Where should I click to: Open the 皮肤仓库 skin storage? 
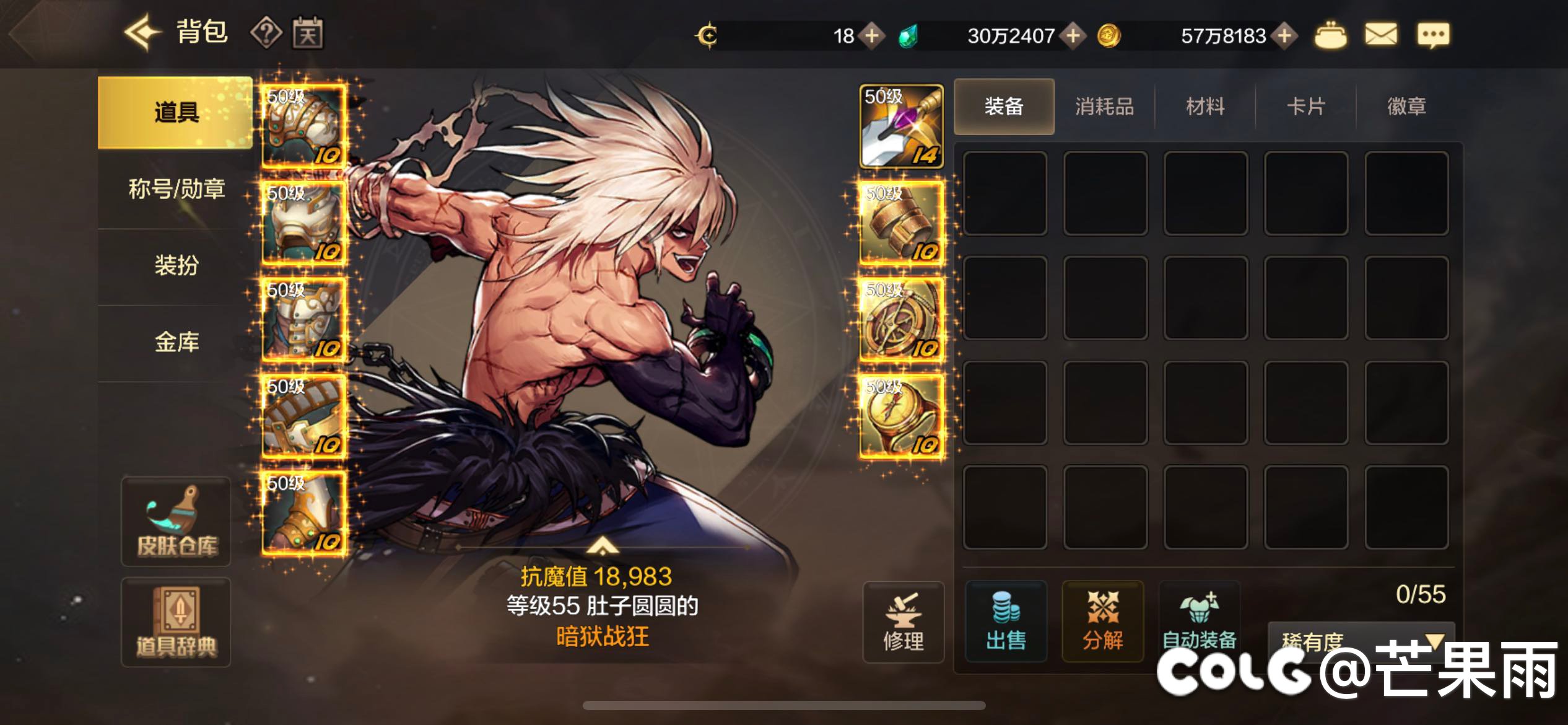[176, 522]
